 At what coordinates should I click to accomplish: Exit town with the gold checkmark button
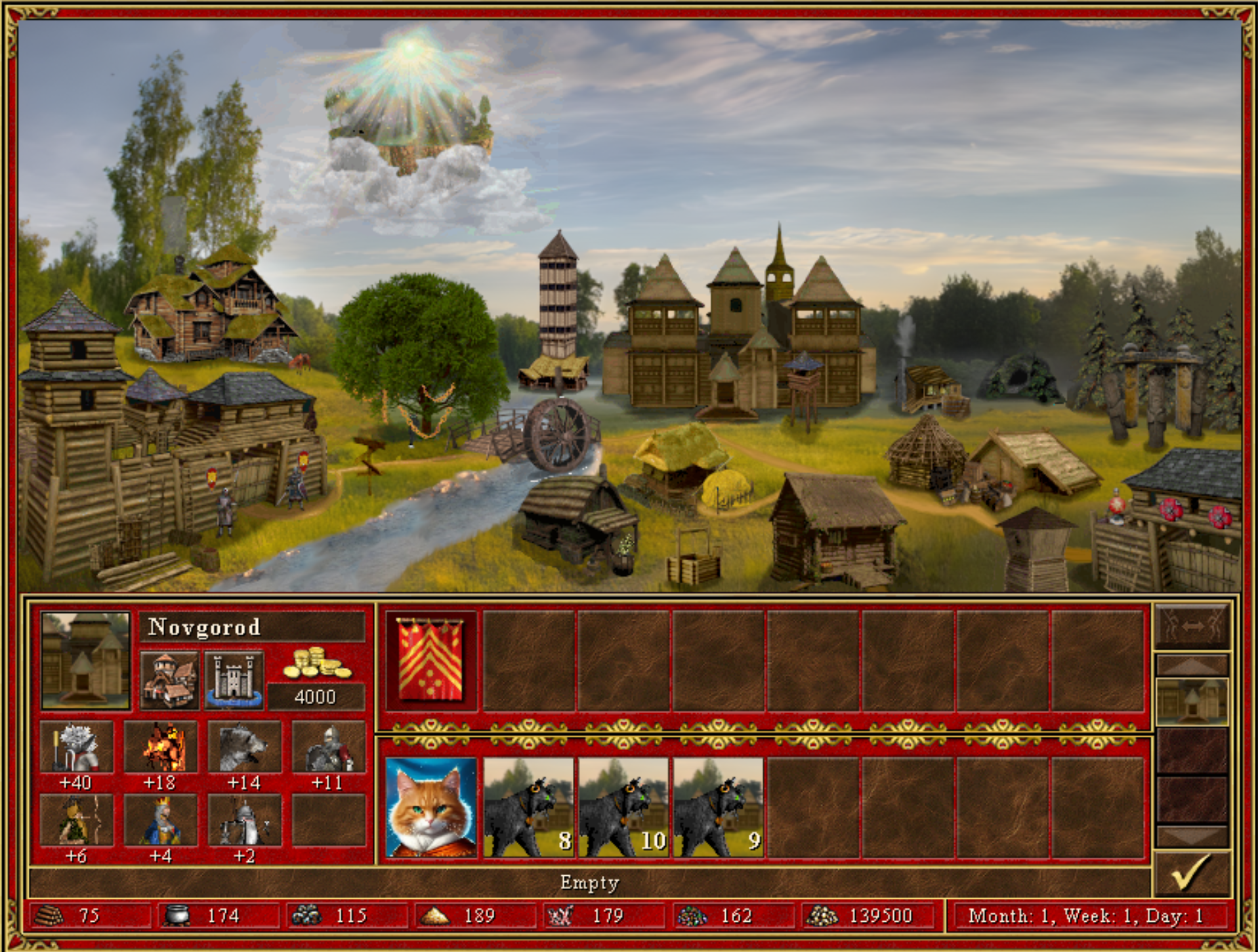coord(1190,873)
